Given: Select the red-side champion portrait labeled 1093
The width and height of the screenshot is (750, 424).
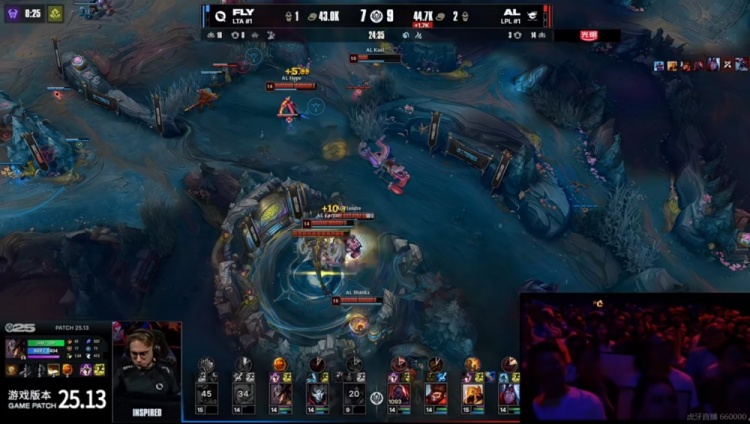Looking at the screenshot, I should 399,392.
